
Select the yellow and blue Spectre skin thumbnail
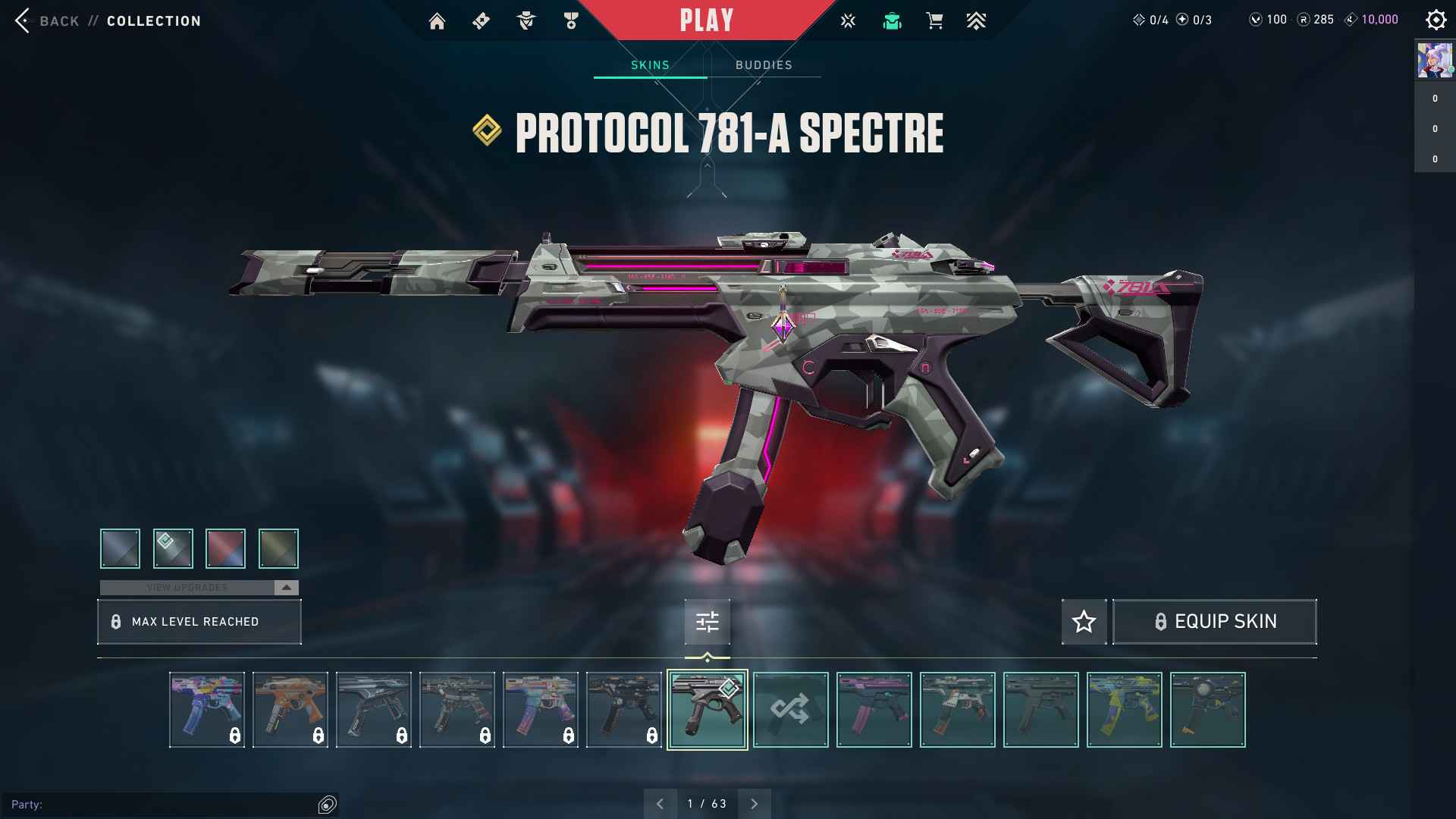point(1124,710)
